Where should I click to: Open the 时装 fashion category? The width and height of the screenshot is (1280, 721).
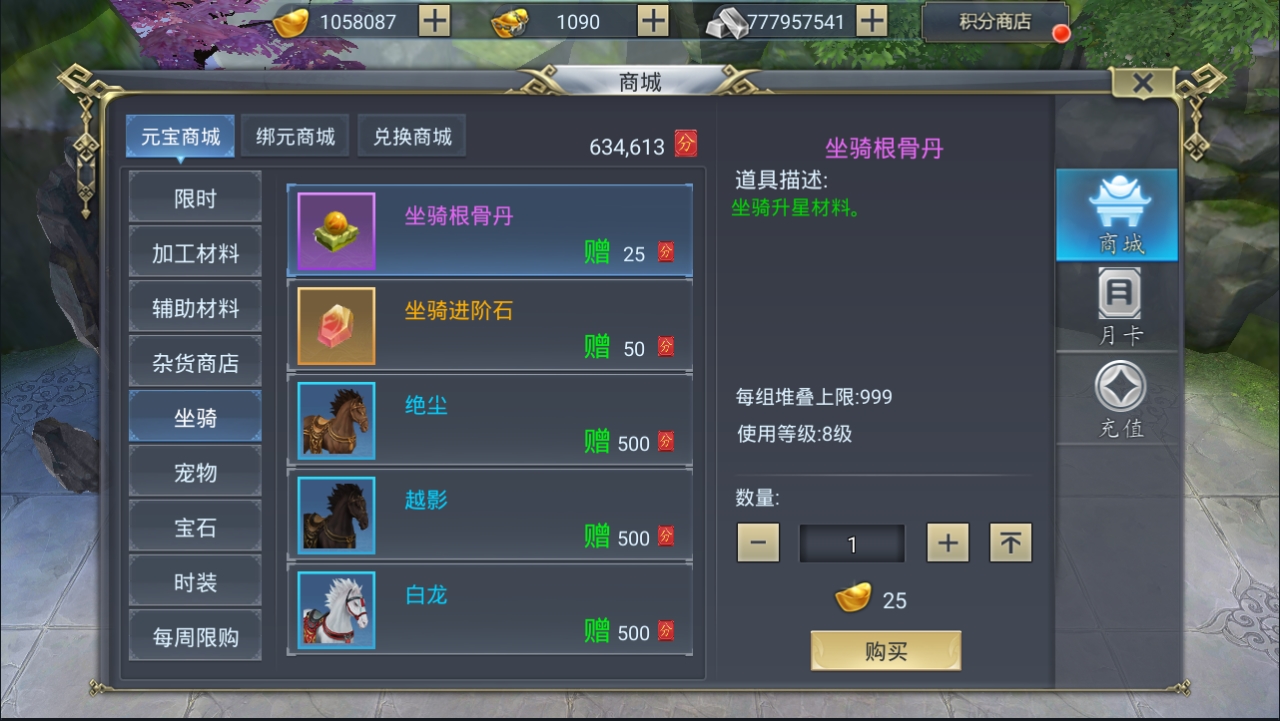coord(194,580)
